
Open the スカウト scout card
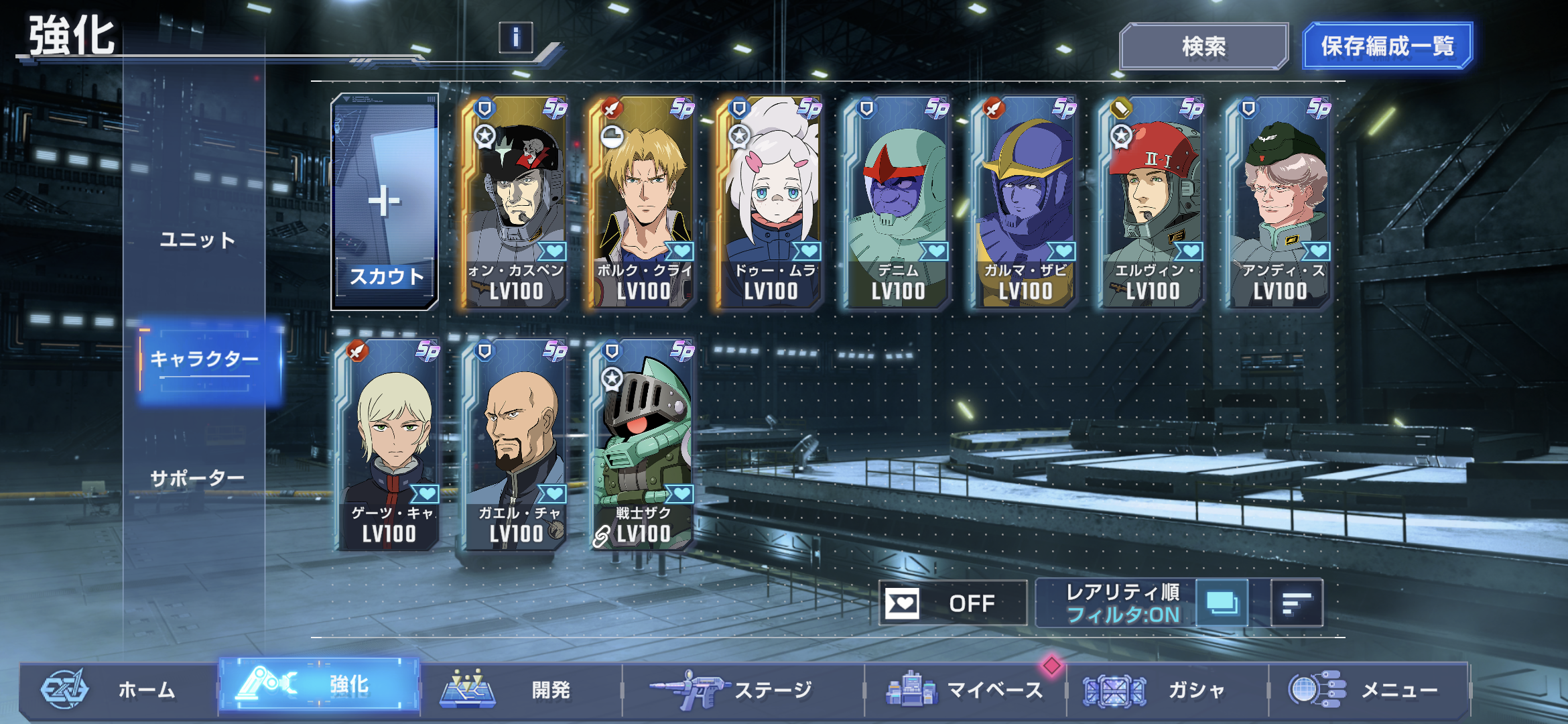point(385,201)
